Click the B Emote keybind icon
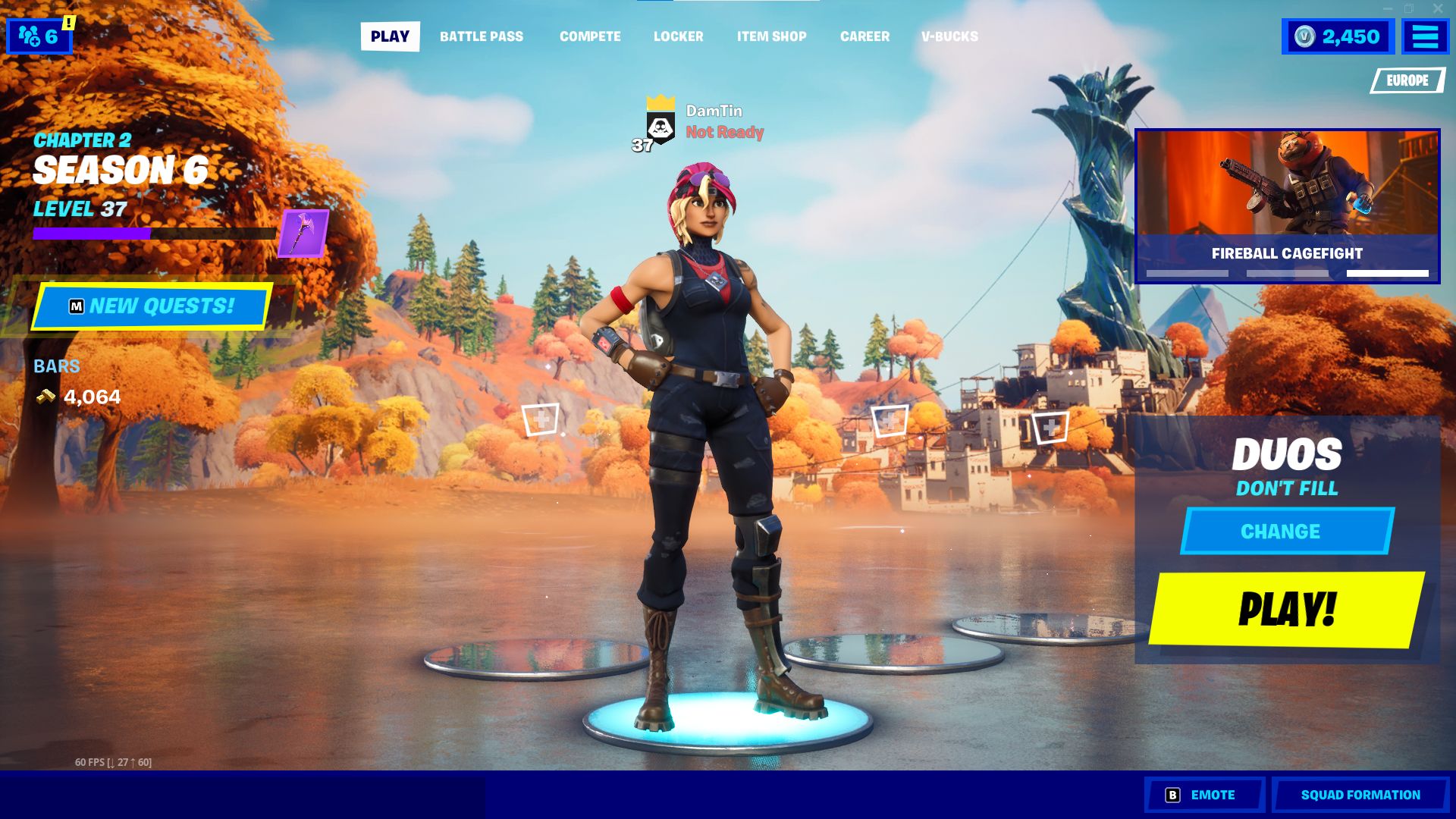 1173,795
